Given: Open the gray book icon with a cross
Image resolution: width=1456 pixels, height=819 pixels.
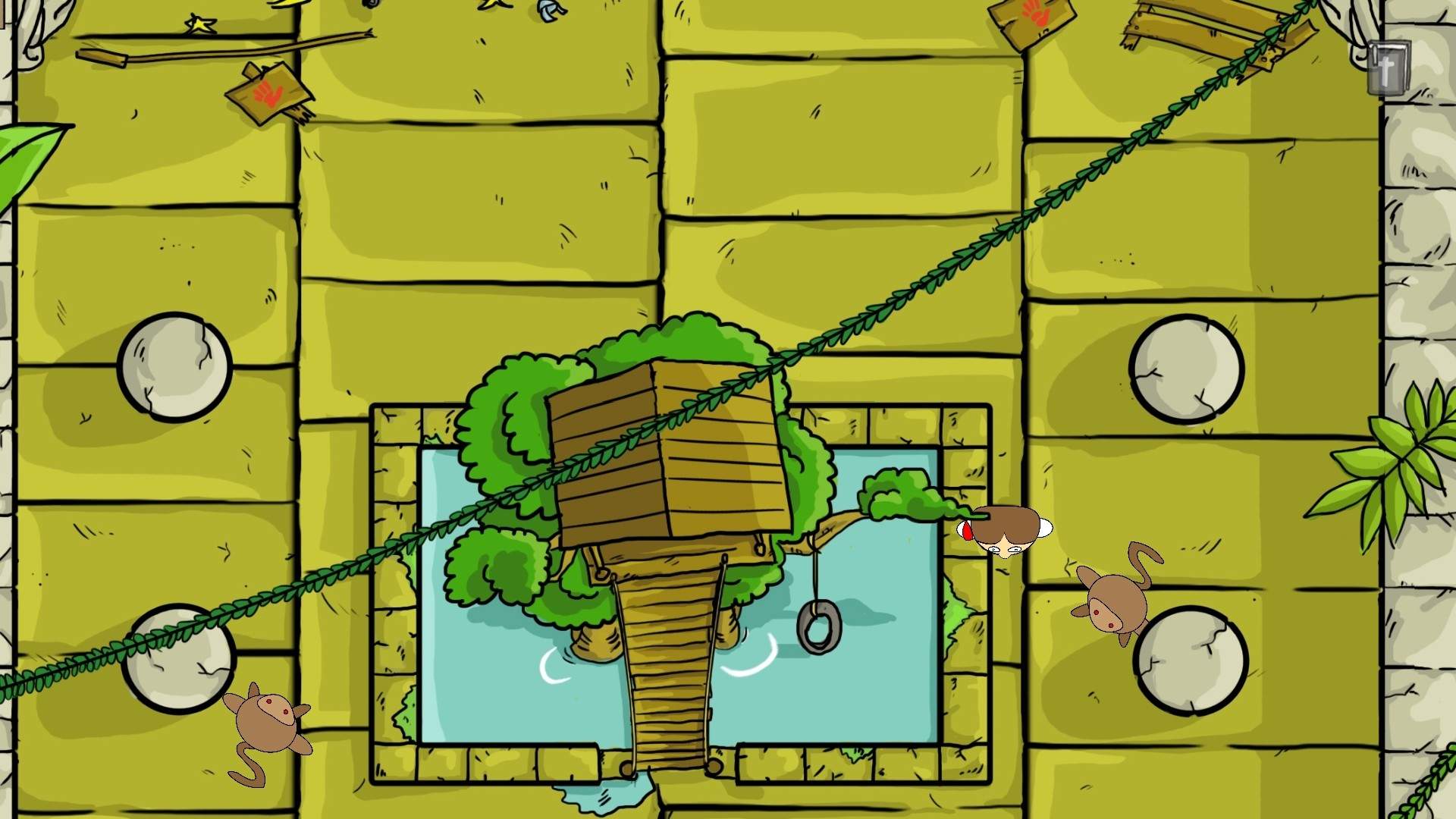Looking at the screenshot, I should [1388, 68].
